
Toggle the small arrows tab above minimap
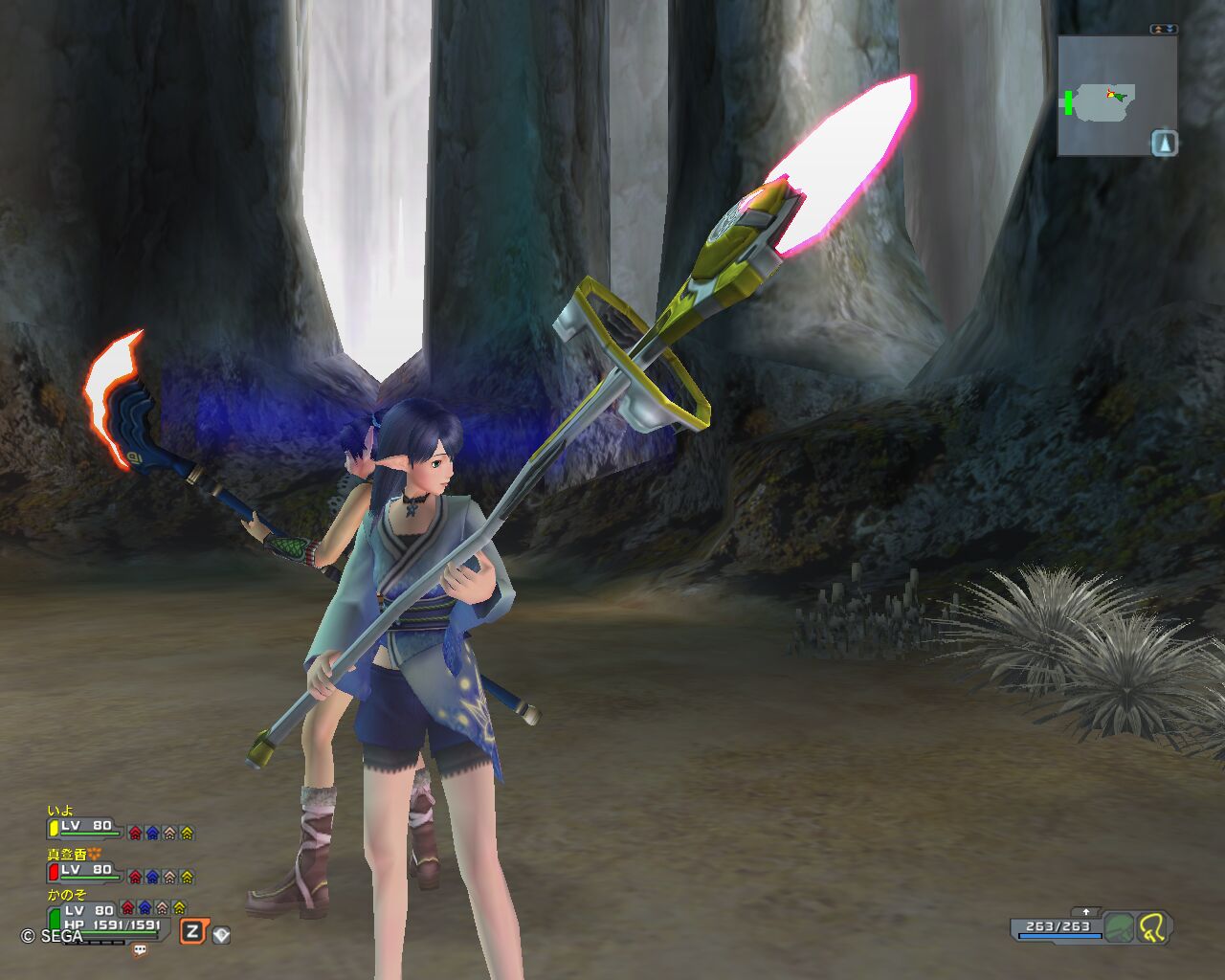point(1164,30)
